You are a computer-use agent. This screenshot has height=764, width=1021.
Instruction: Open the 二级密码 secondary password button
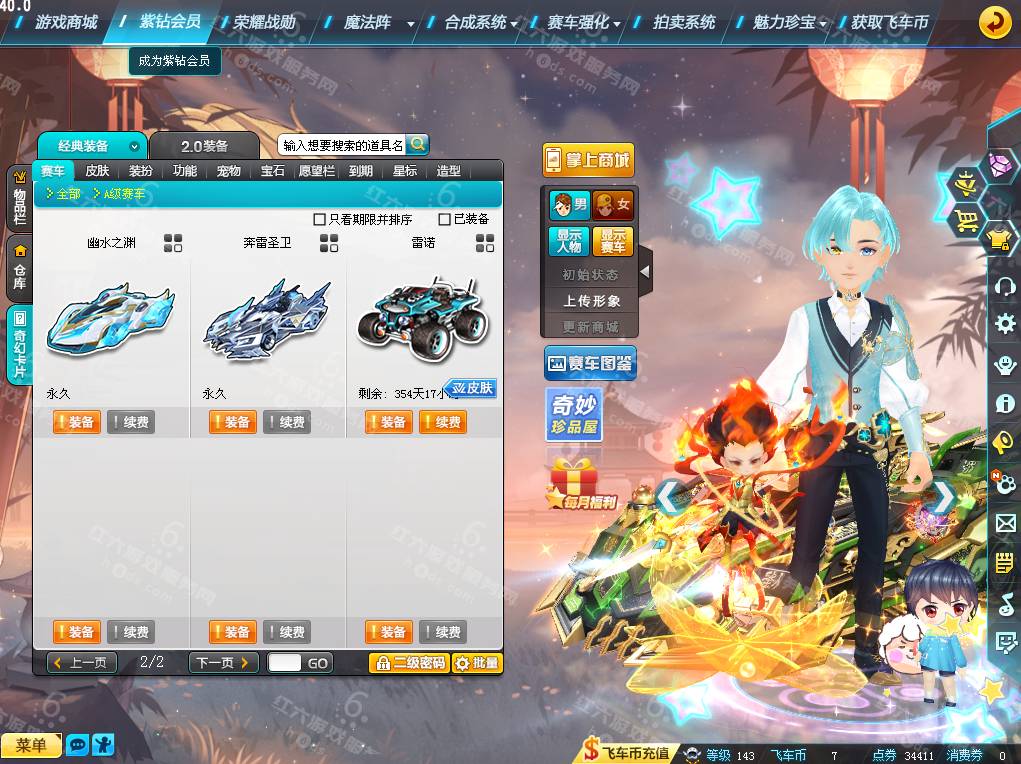click(408, 663)
